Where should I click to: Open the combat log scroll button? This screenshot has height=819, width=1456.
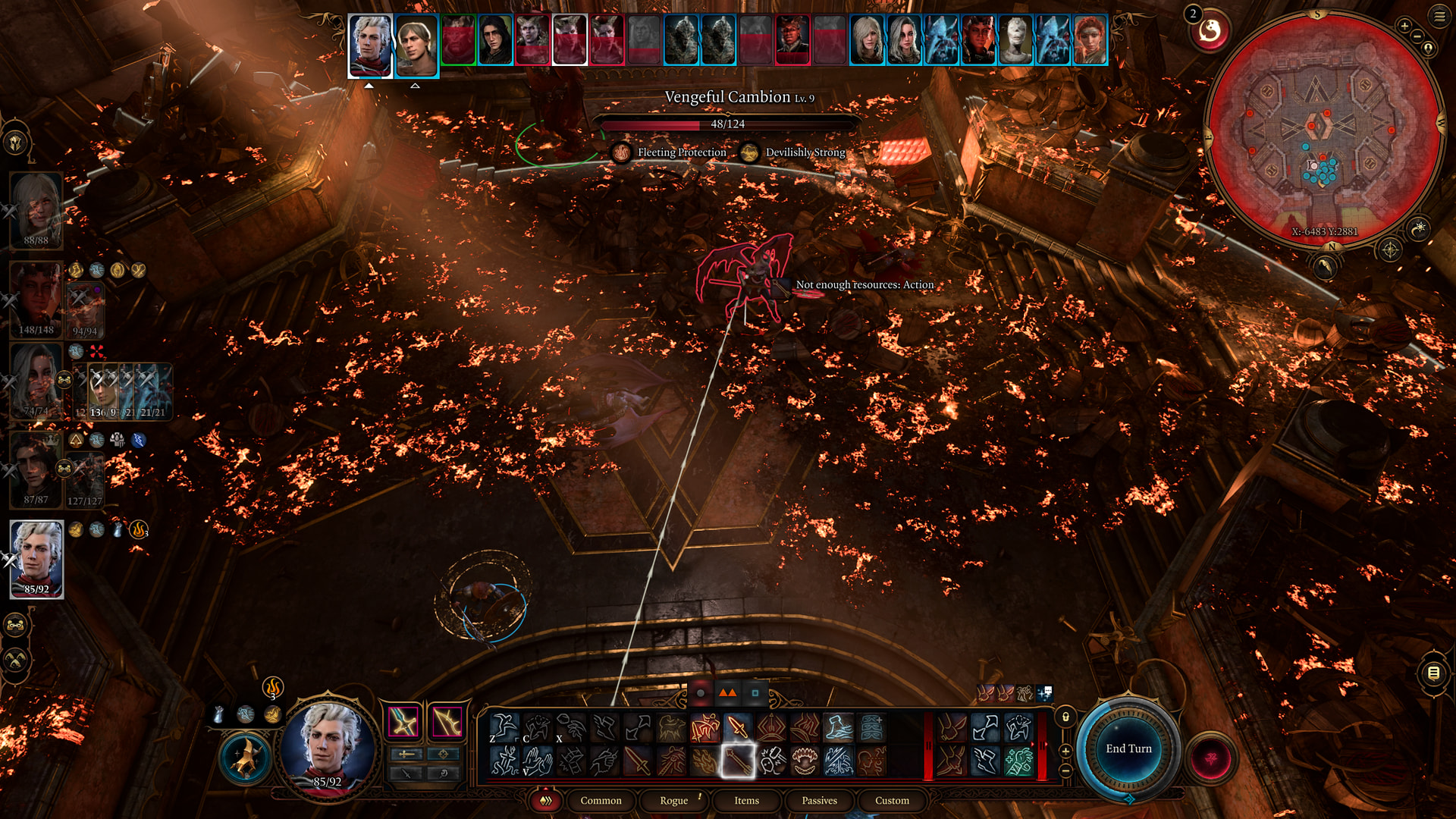[x=1433, y=673]
